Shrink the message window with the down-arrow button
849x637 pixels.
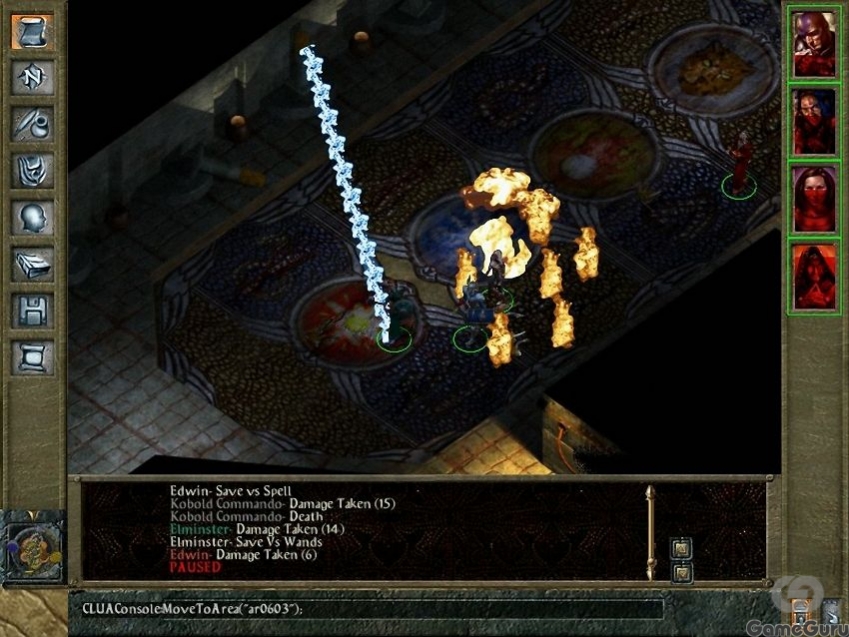682,573
